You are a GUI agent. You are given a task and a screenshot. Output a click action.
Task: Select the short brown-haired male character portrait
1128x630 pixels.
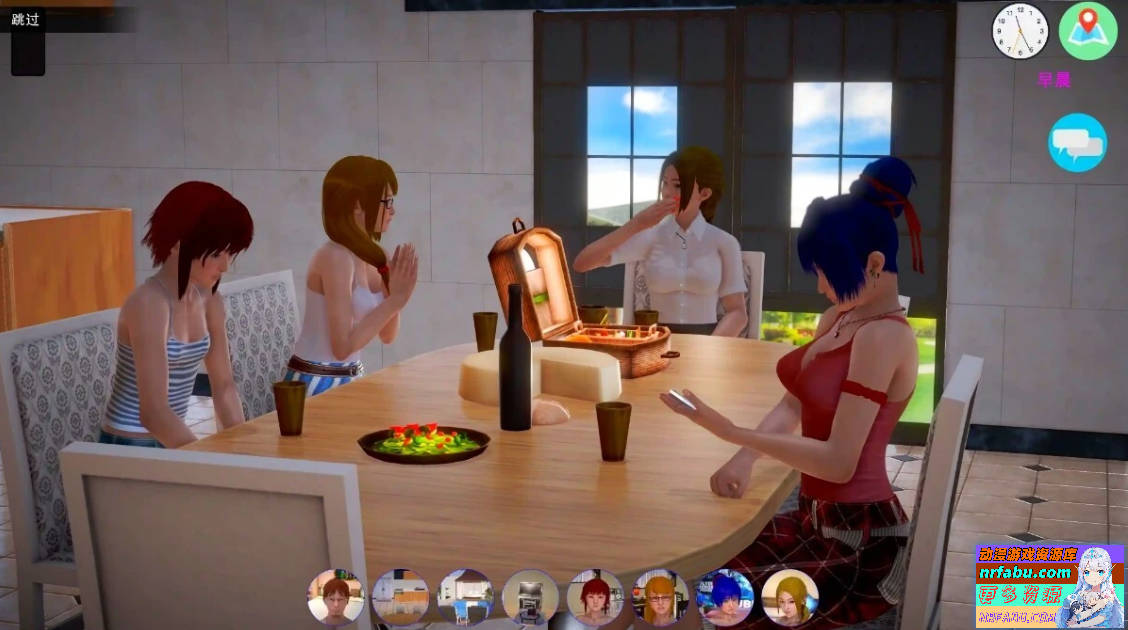(x=336, y=597)
